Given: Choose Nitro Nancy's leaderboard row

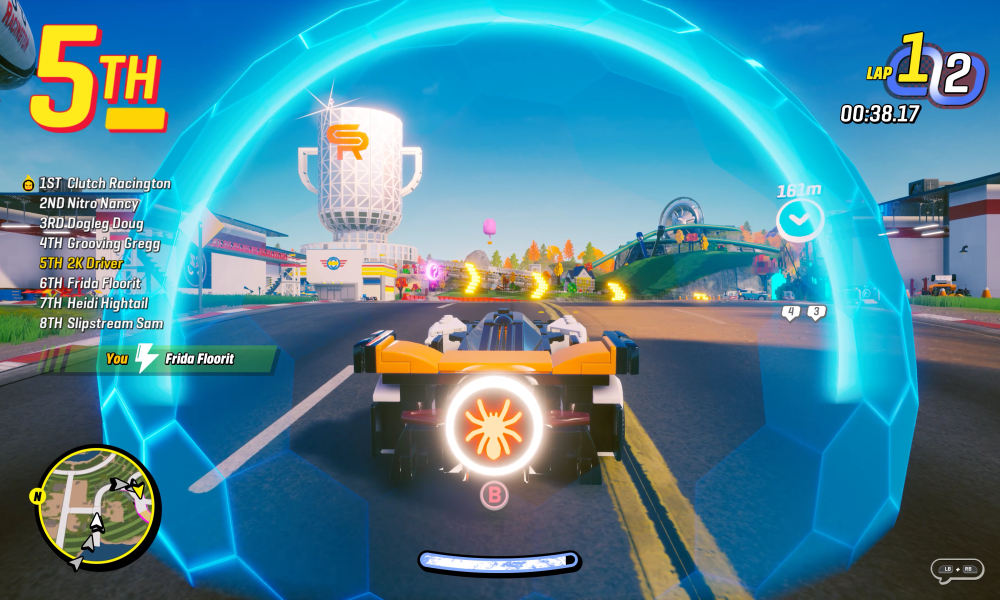Looking at the screenshot, I should tap(89, 204).
